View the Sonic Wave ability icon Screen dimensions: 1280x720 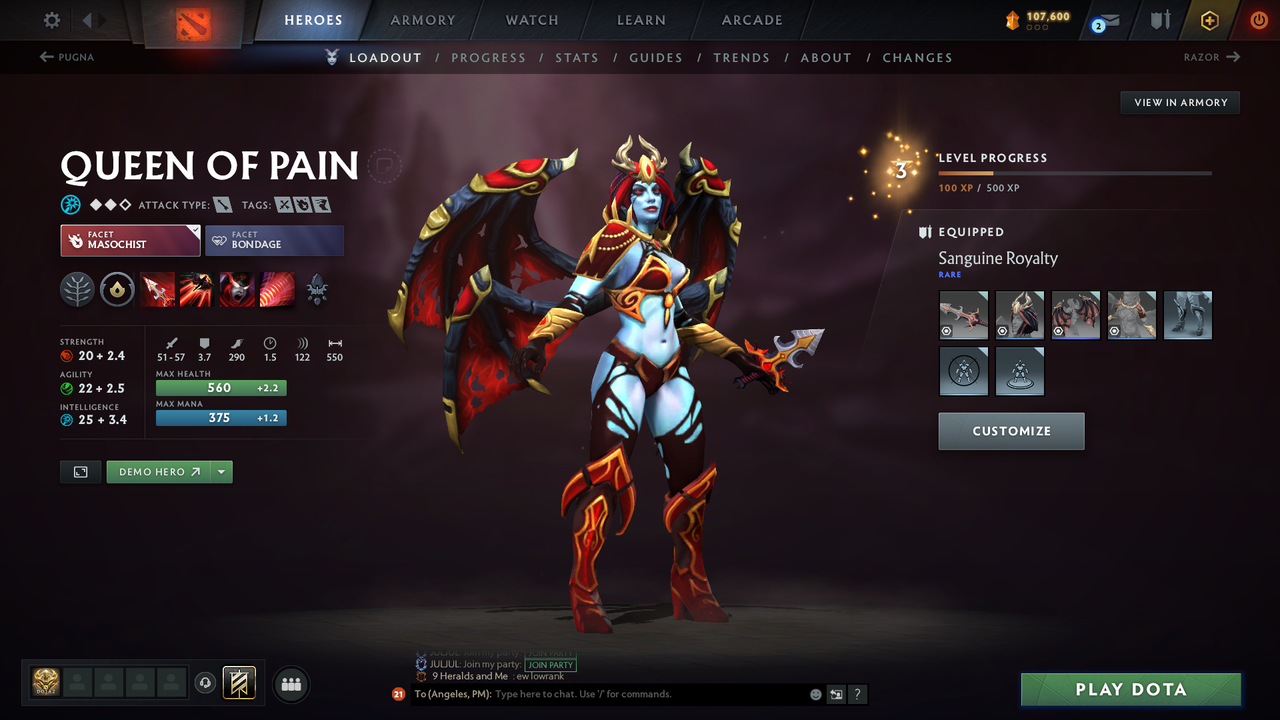(275, 290)
